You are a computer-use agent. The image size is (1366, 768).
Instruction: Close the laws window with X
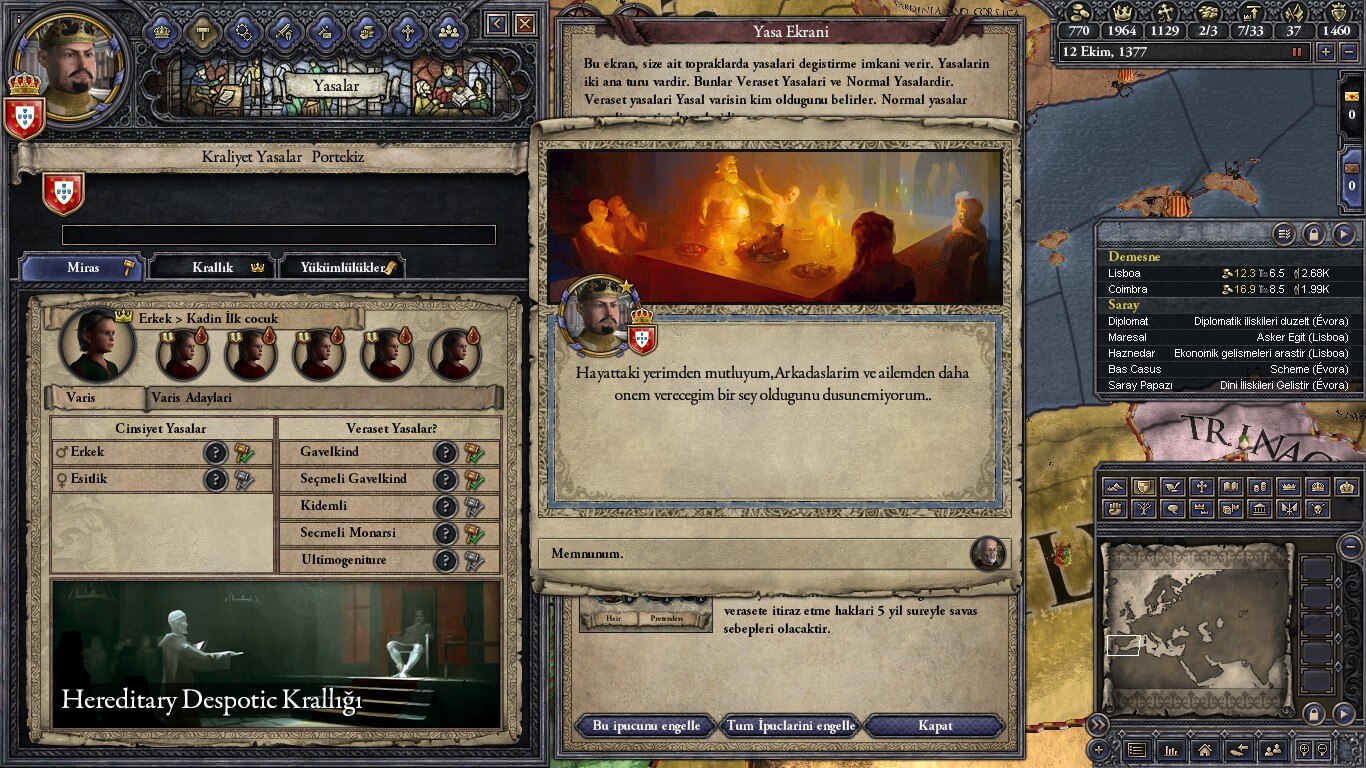[x=525, y=24]
